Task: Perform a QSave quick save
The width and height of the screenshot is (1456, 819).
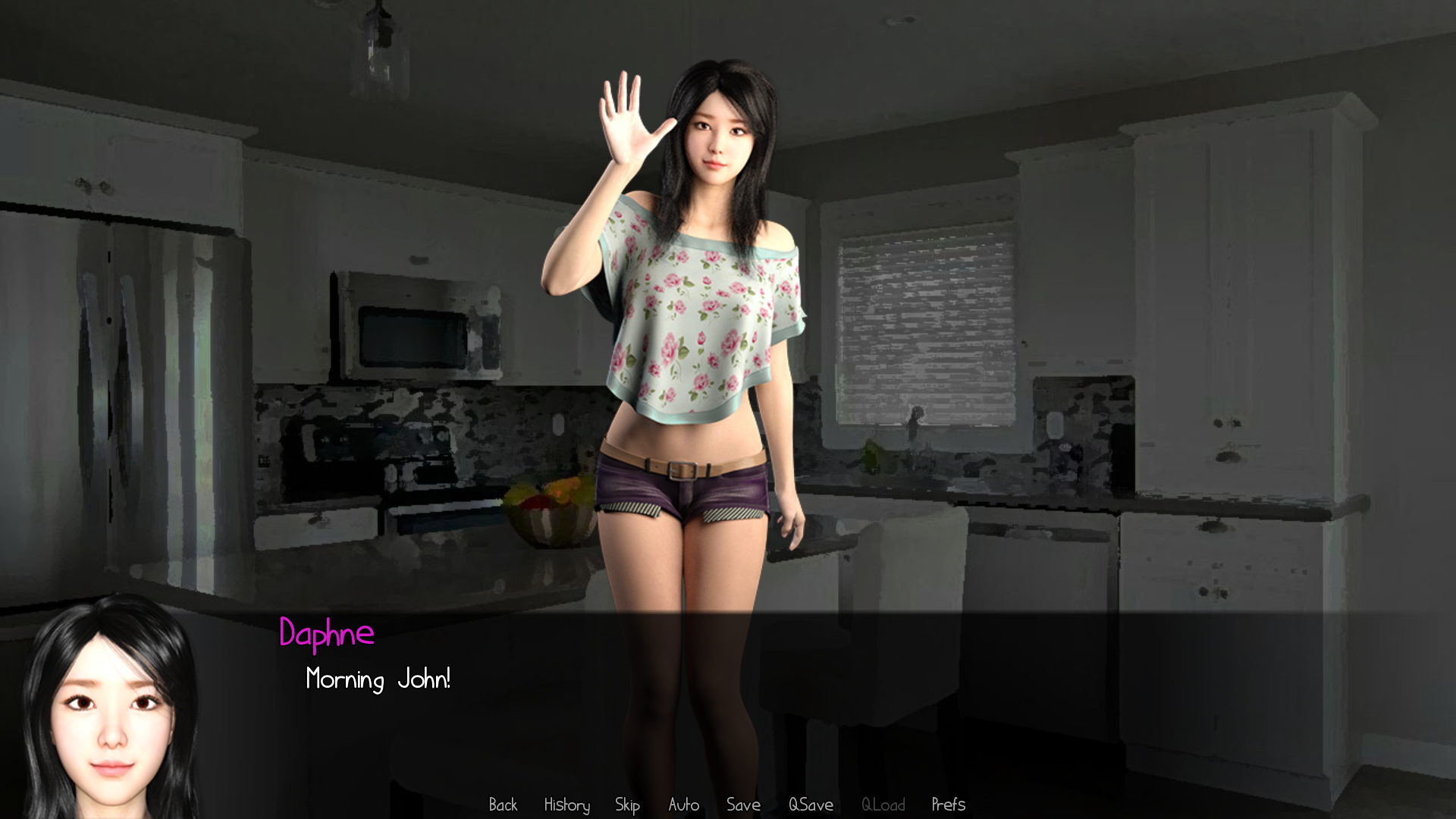Action: click(811, 805)
